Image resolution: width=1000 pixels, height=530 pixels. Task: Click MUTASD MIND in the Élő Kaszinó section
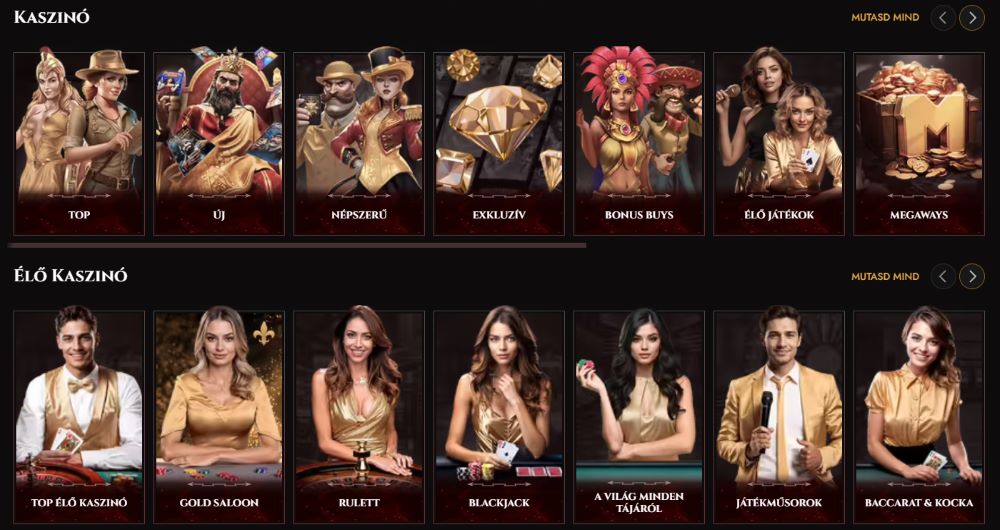click(885, 277)
